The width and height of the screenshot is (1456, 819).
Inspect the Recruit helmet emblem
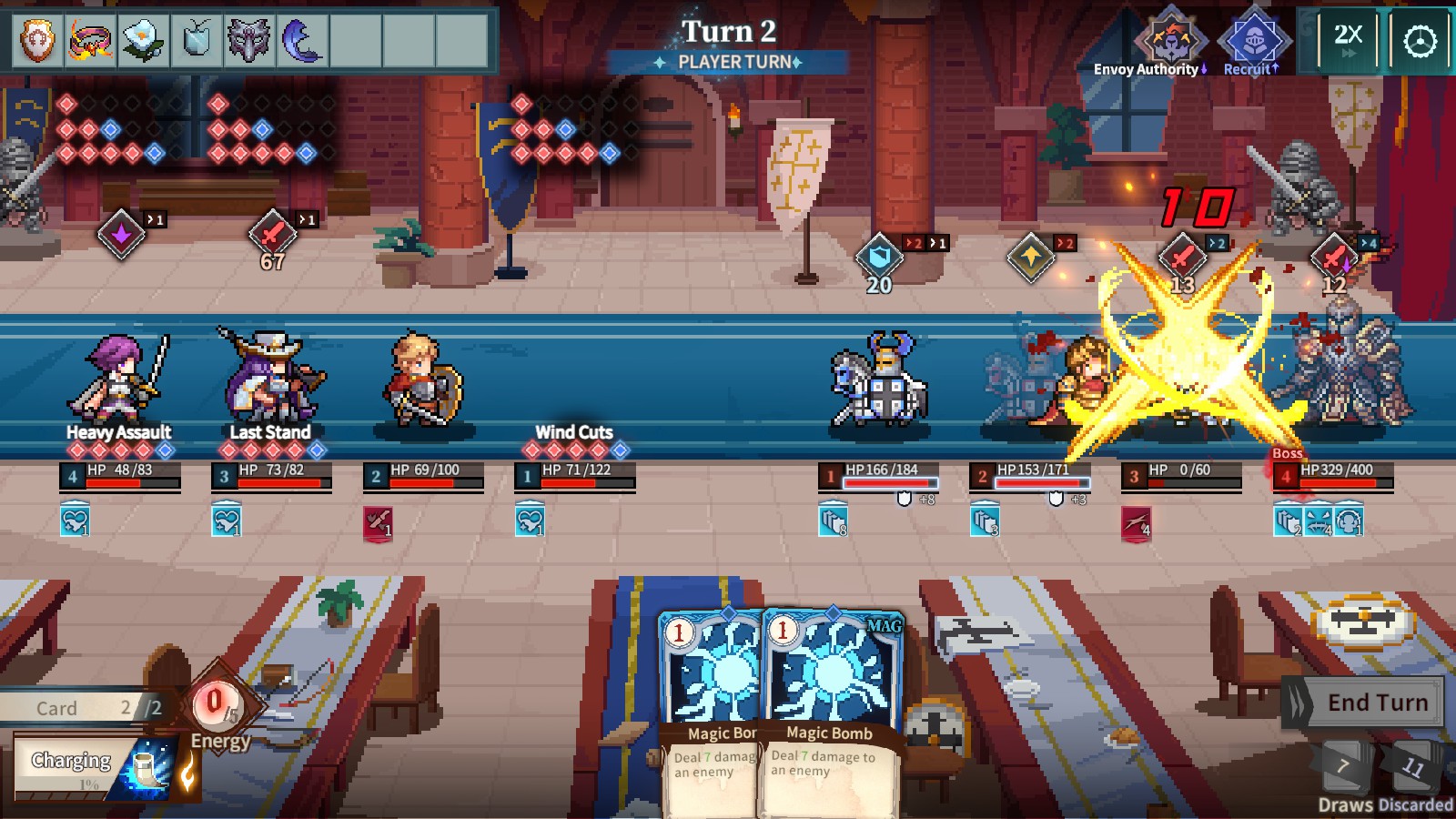(1253, 41)
